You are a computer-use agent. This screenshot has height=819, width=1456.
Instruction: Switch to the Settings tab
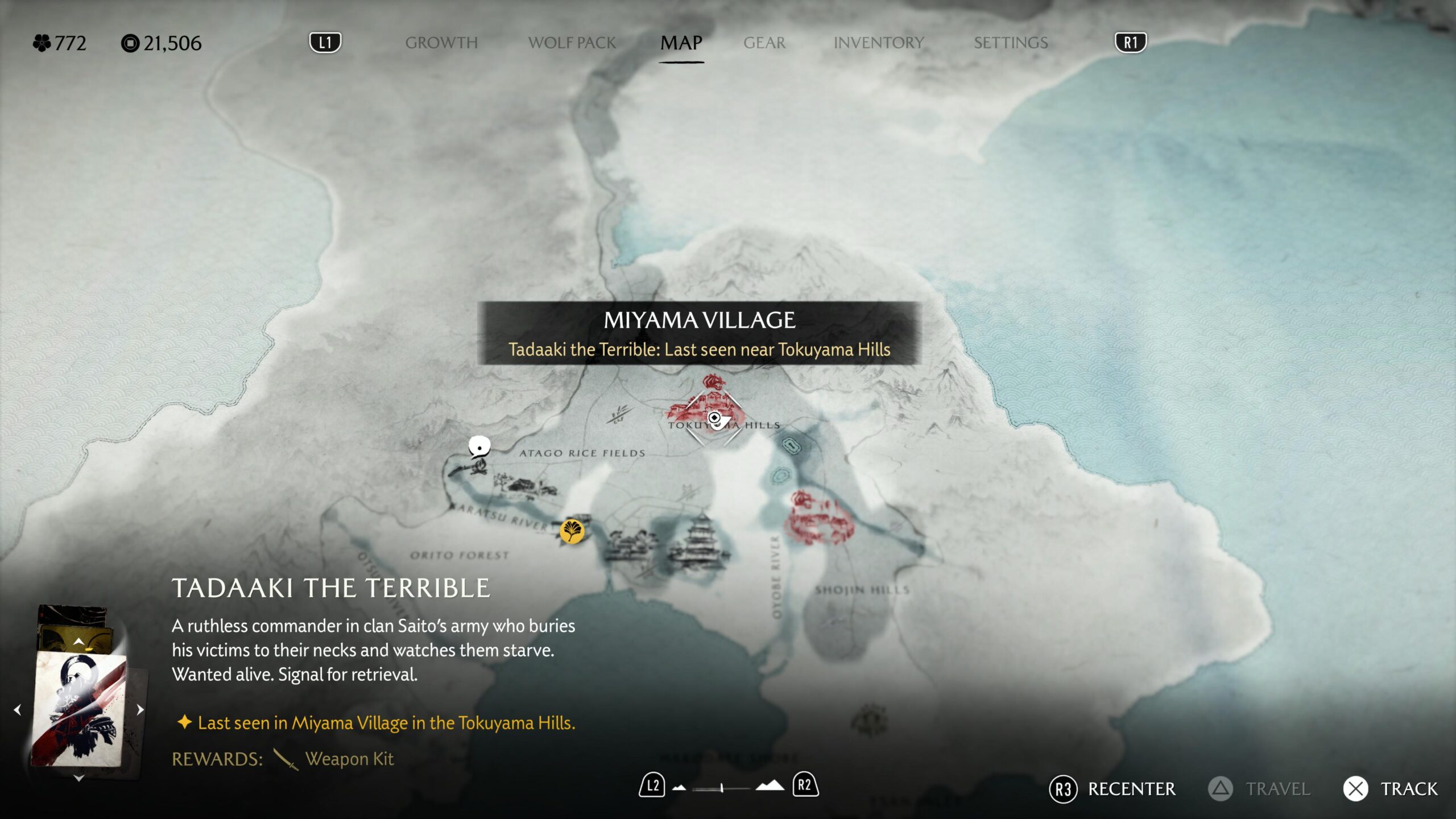[x=1010, y=43]
